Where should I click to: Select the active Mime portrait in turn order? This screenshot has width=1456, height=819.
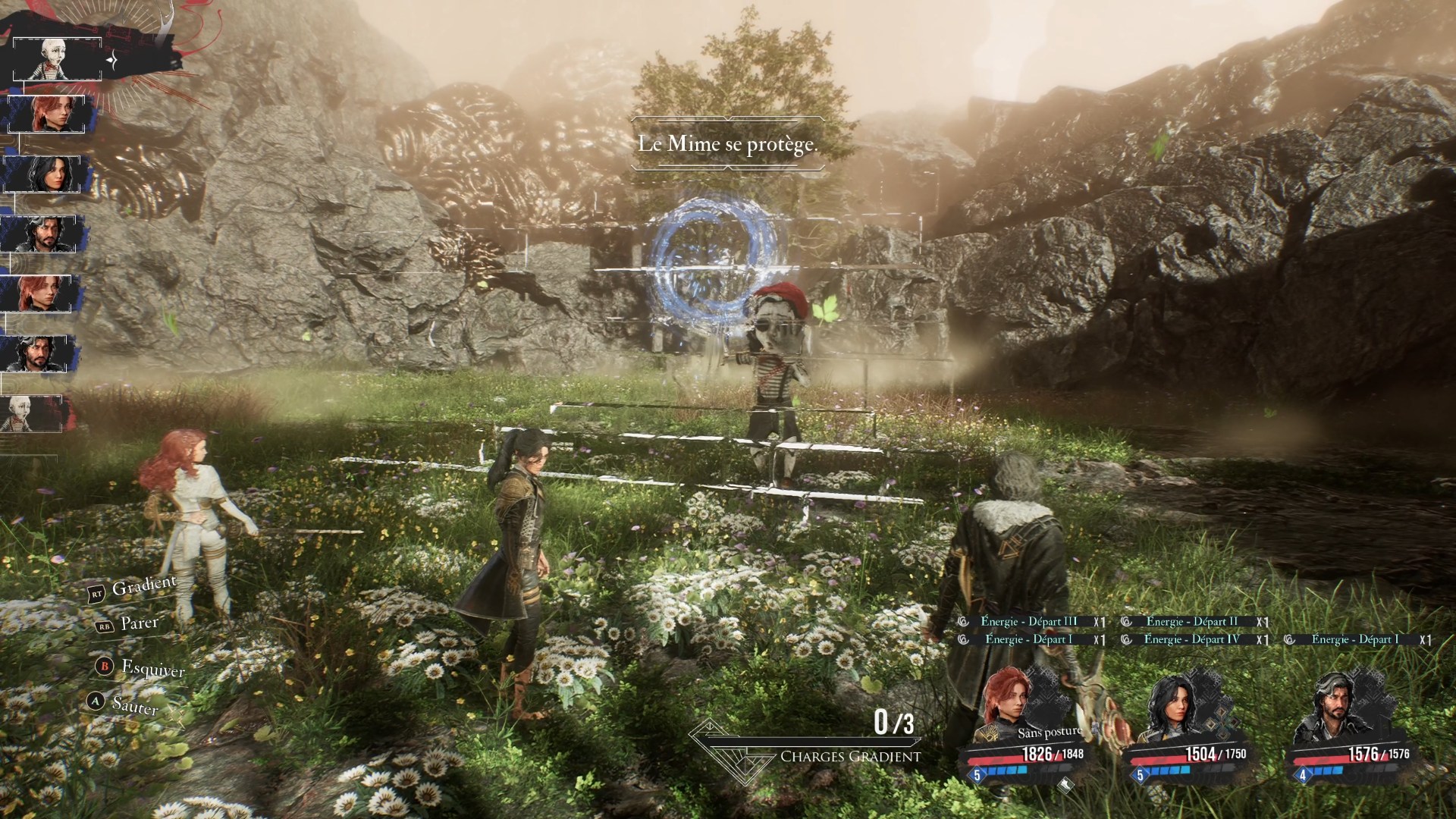(55, 59)
